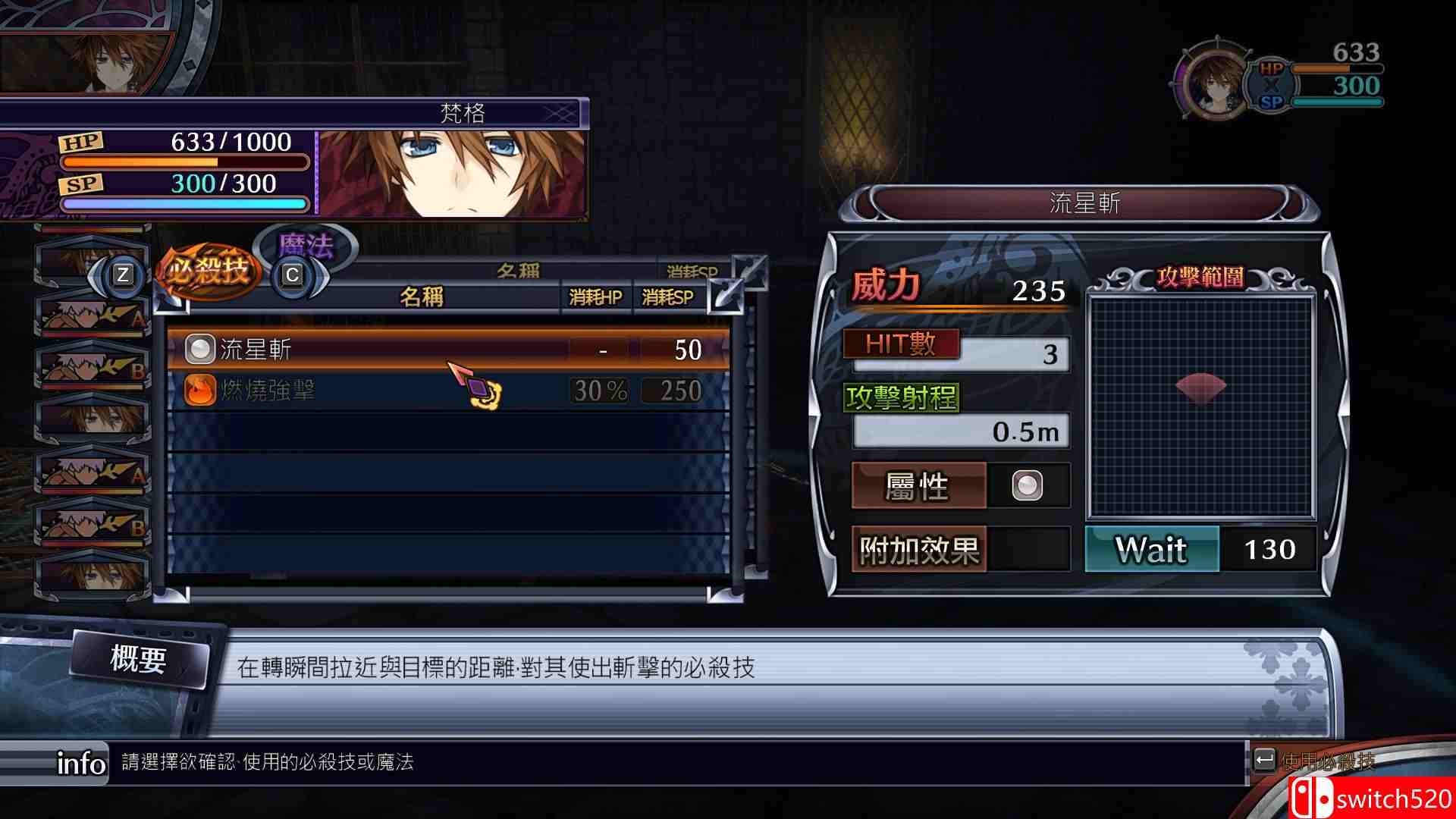Click the Wait 130 indicator
This screenshot has width=1456, height=819.
(1200, 550)
